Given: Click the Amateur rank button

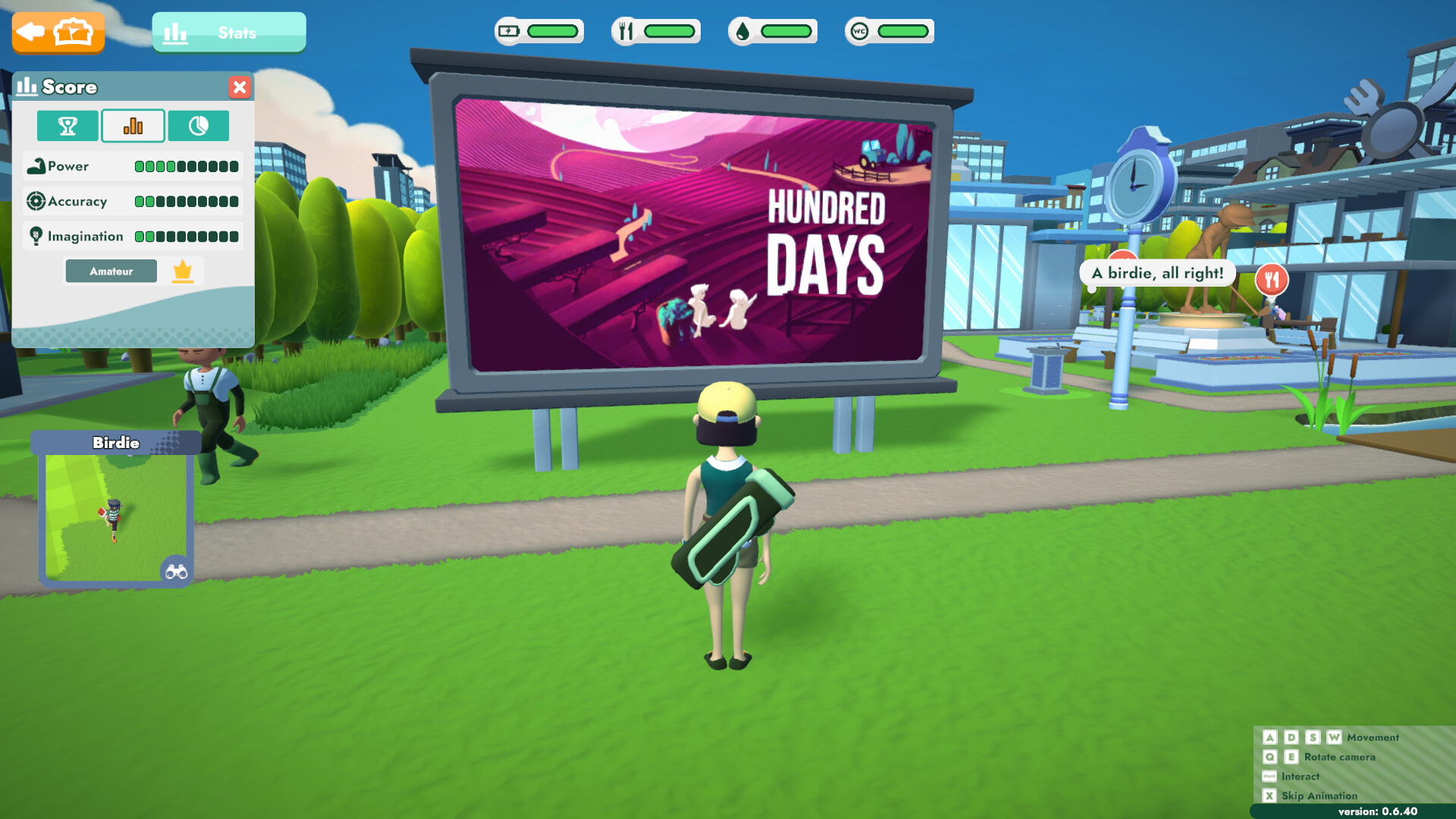Looking at the screenshot, I should (111, 270).
